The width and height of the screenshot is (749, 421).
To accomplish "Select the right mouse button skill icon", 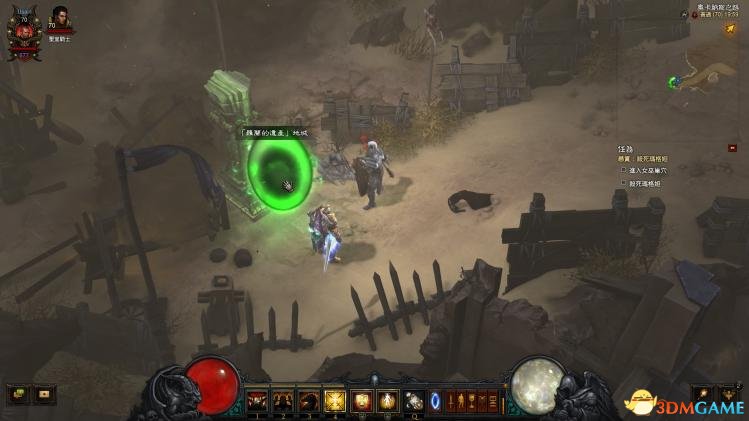I will [x=387, y=400].
